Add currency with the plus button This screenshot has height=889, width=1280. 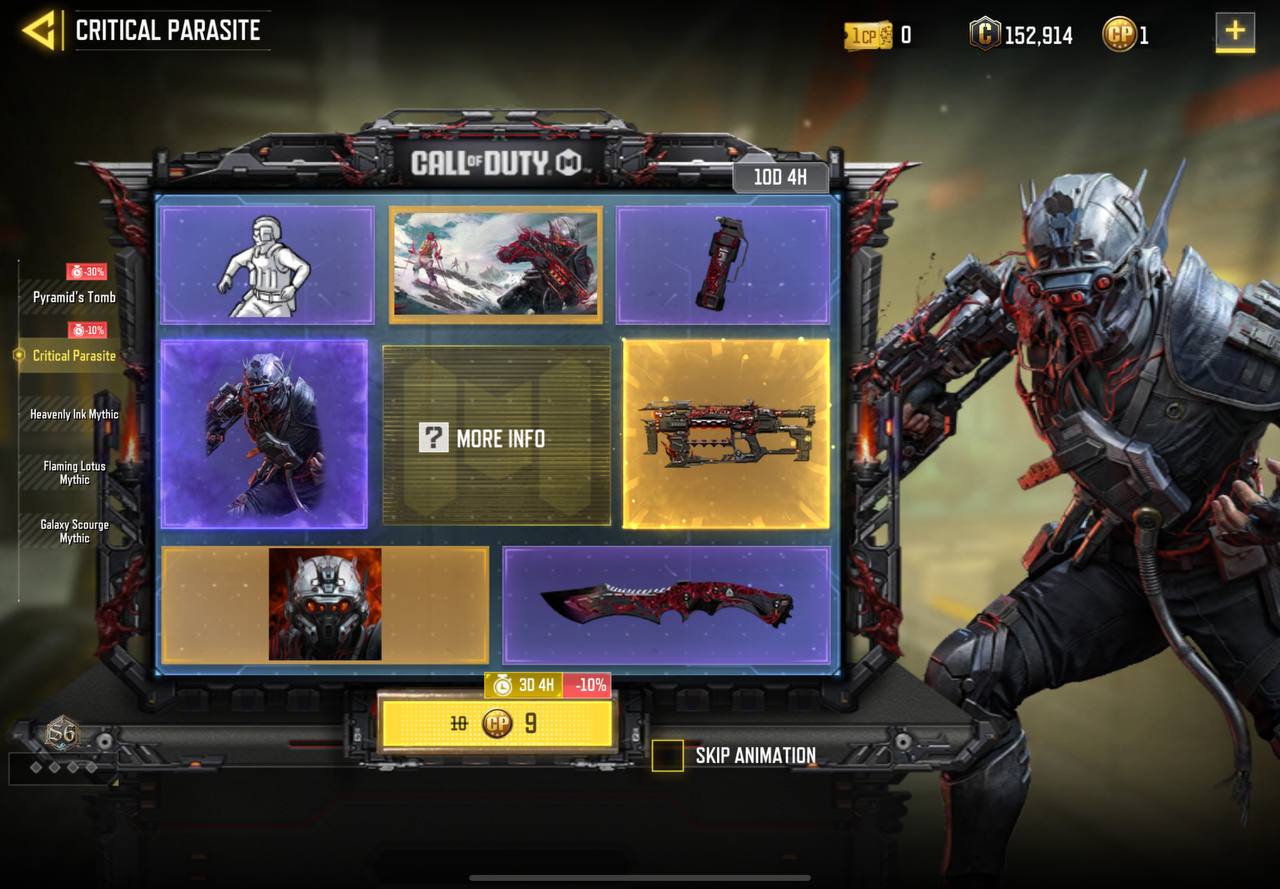pos(1235,31)
